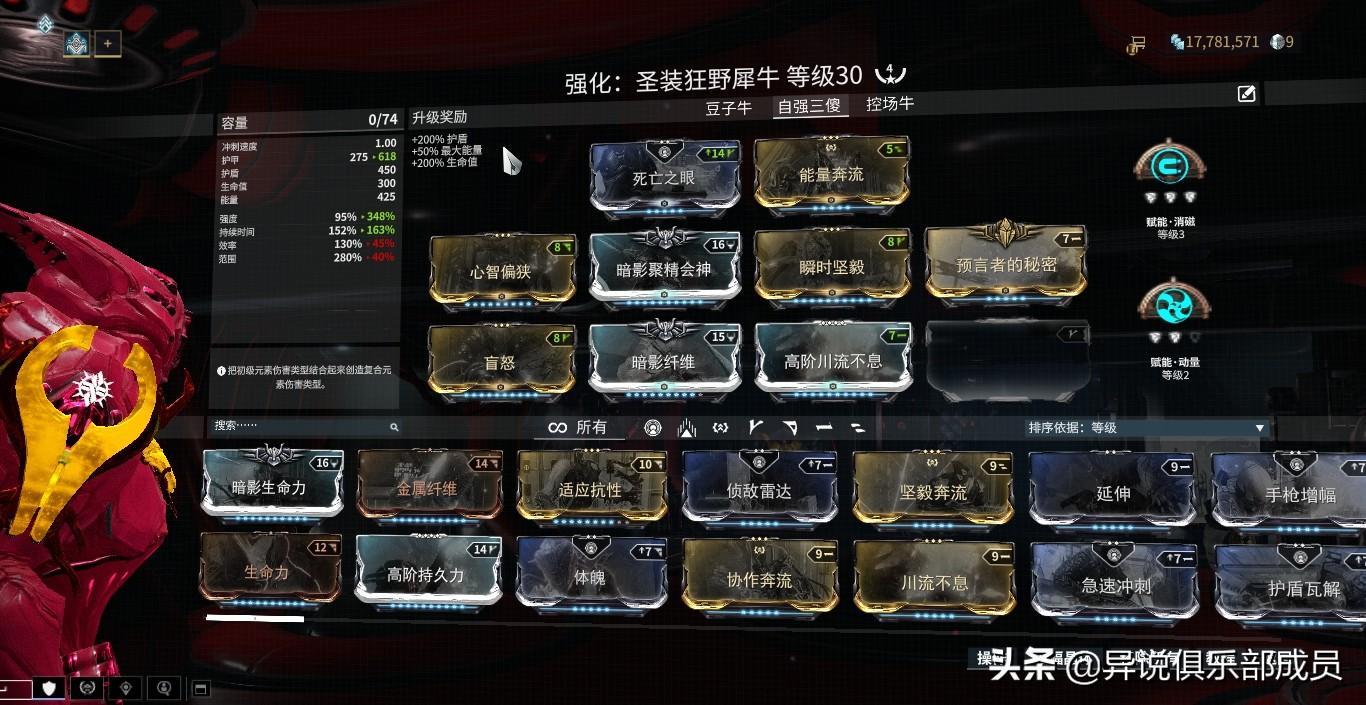Select the 适应抗性 mod in the collection

(x=590, y=489)
